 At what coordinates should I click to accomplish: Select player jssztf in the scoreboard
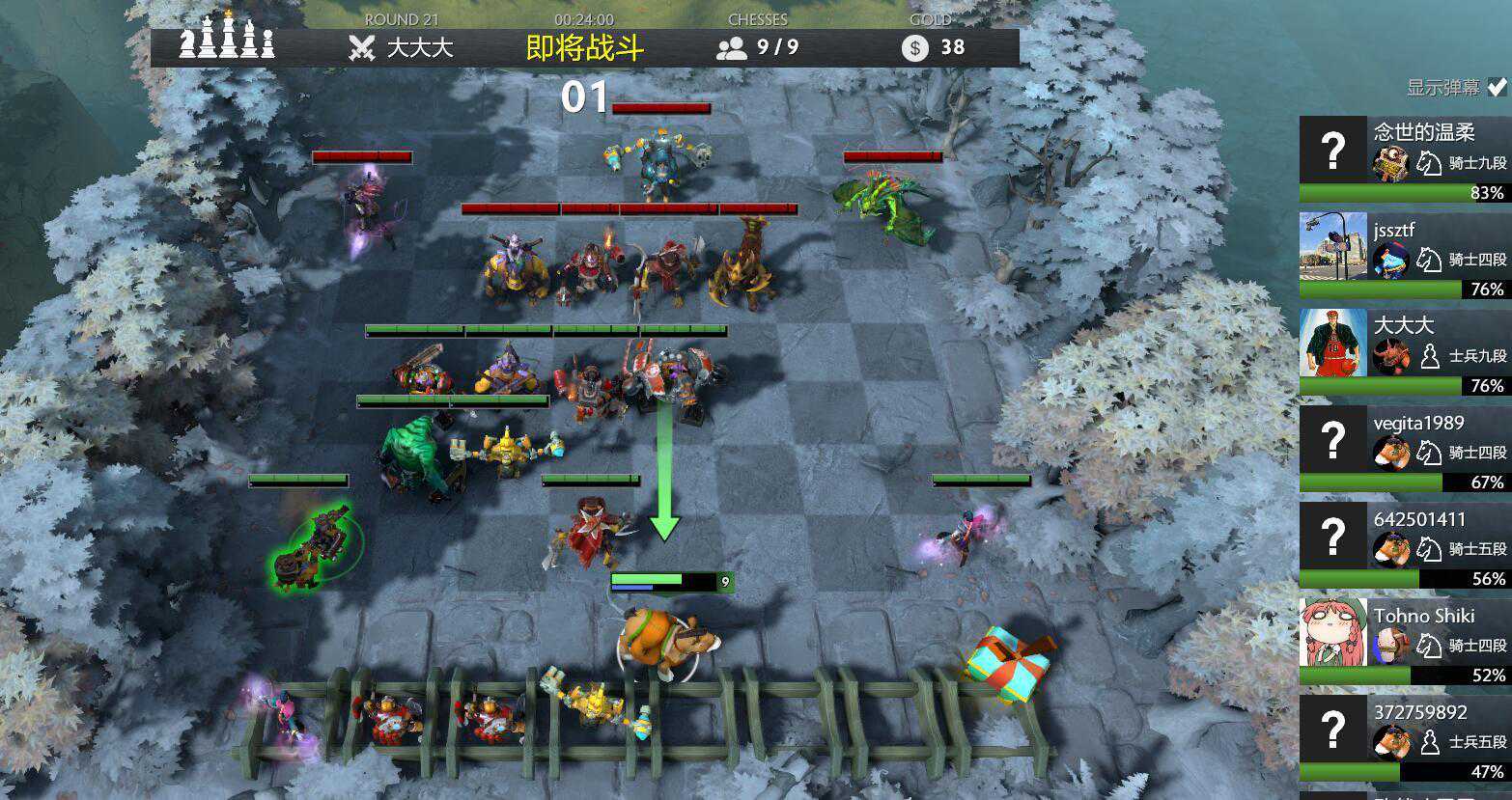pyautogui.click(x=1404, y=255)
